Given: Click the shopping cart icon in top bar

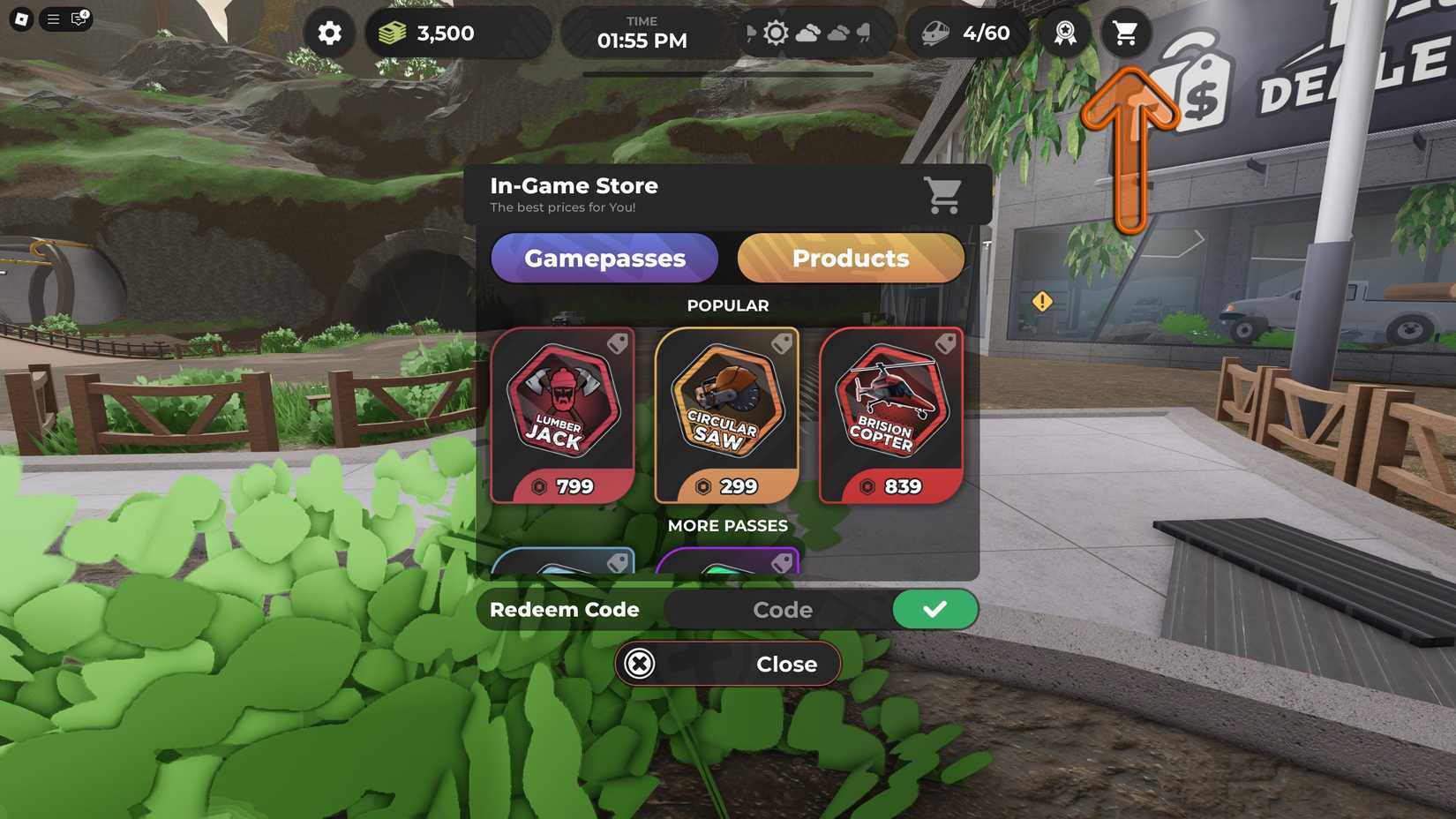Looking at the screenshot, I should [1125, 33].
